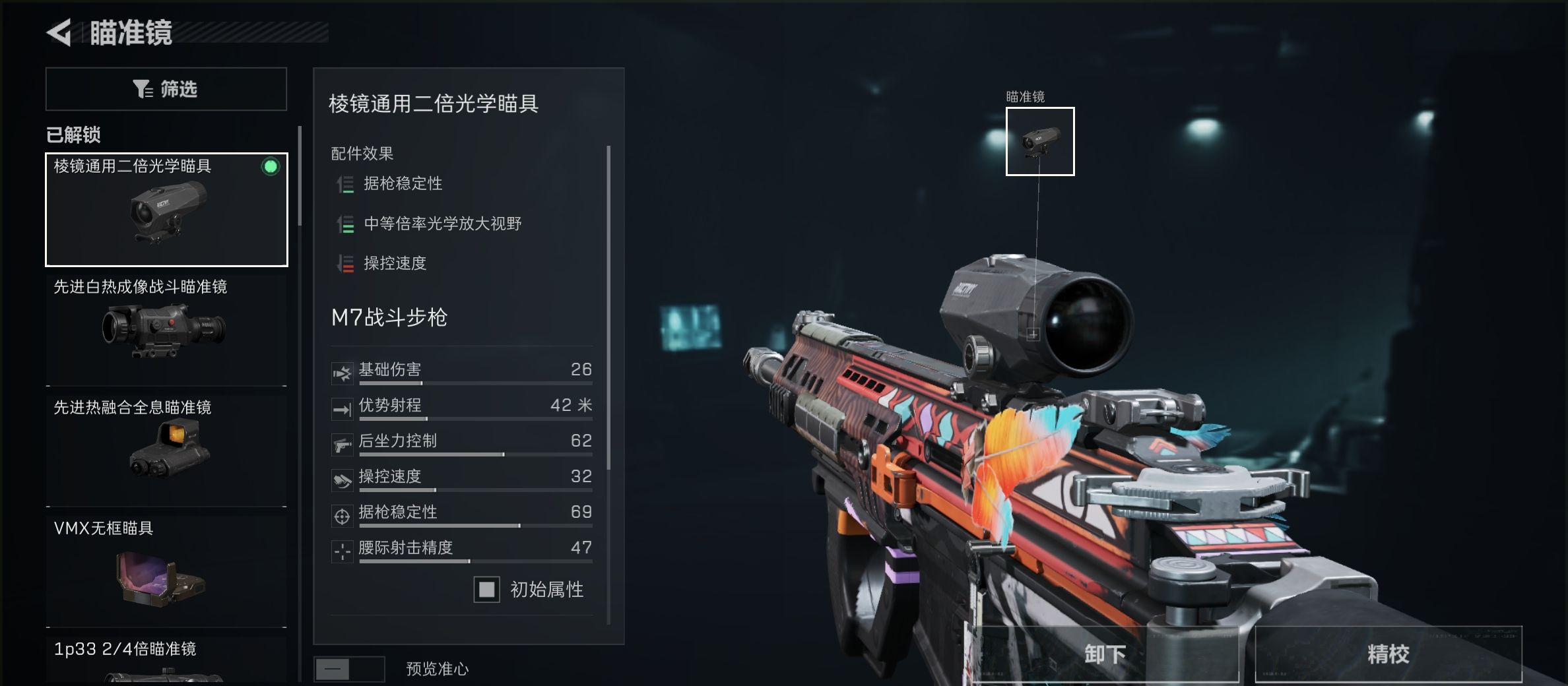Click the 瞄准镜 attachment slot on weapon
The image size is (1568, 686).
pyautogui.click(x=1040, y=142)
